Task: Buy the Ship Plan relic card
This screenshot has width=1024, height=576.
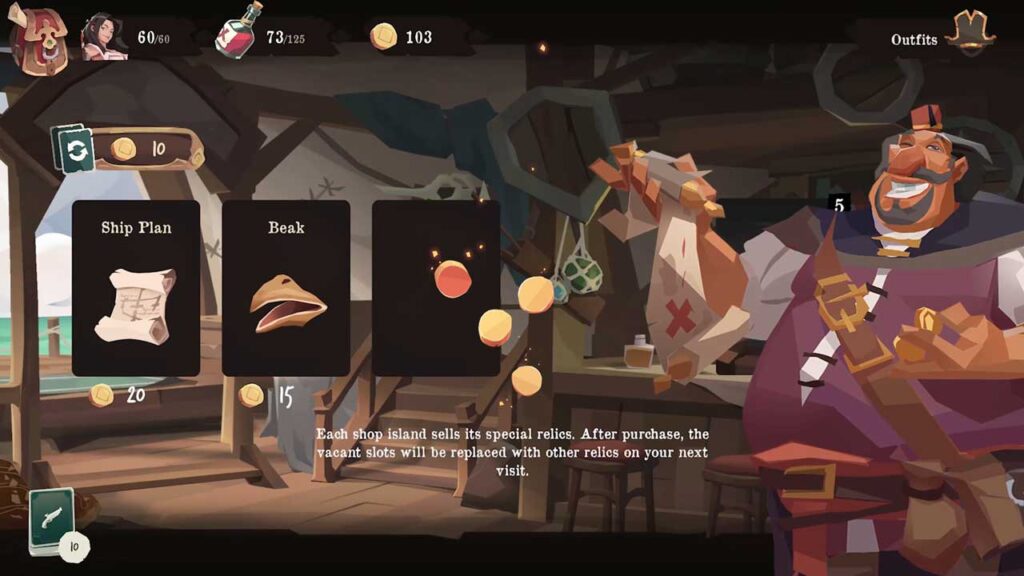Action: (136, 288)
